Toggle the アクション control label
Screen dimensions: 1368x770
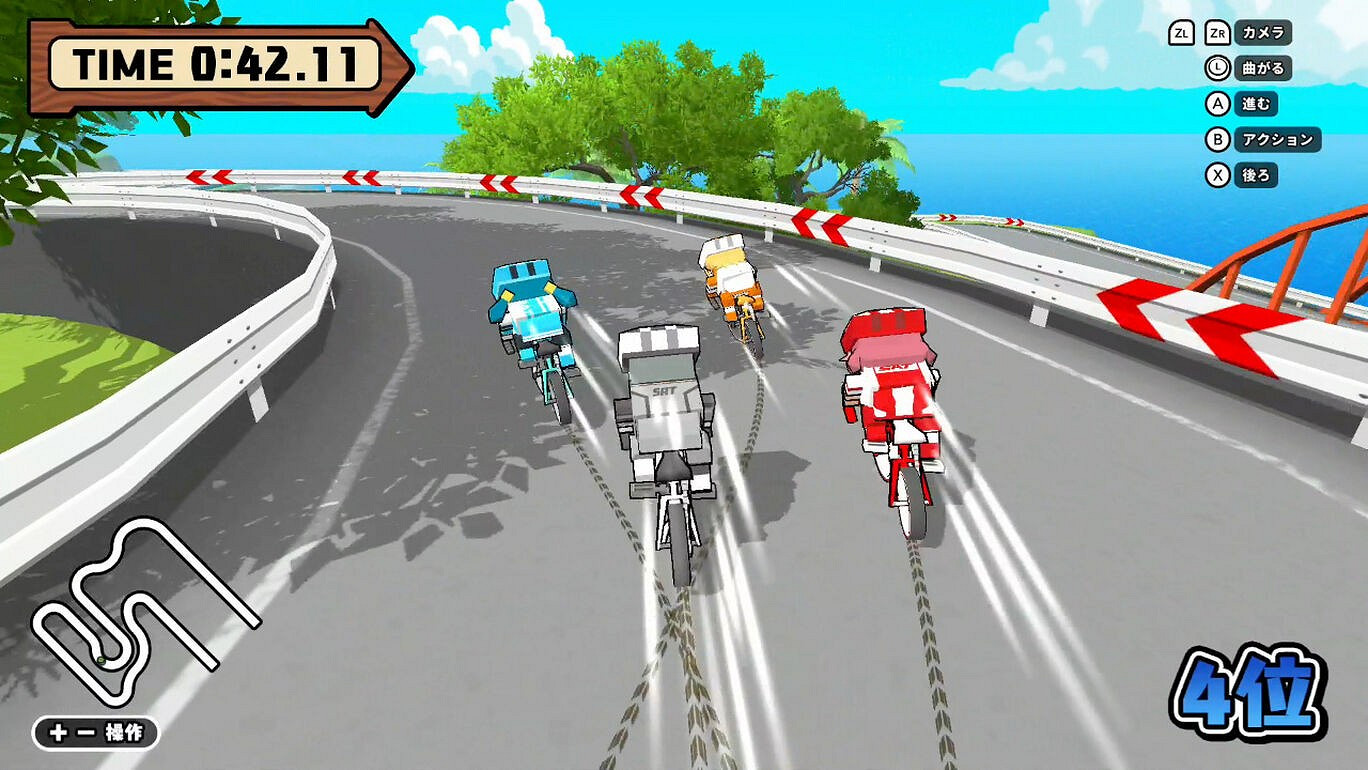1280,139
